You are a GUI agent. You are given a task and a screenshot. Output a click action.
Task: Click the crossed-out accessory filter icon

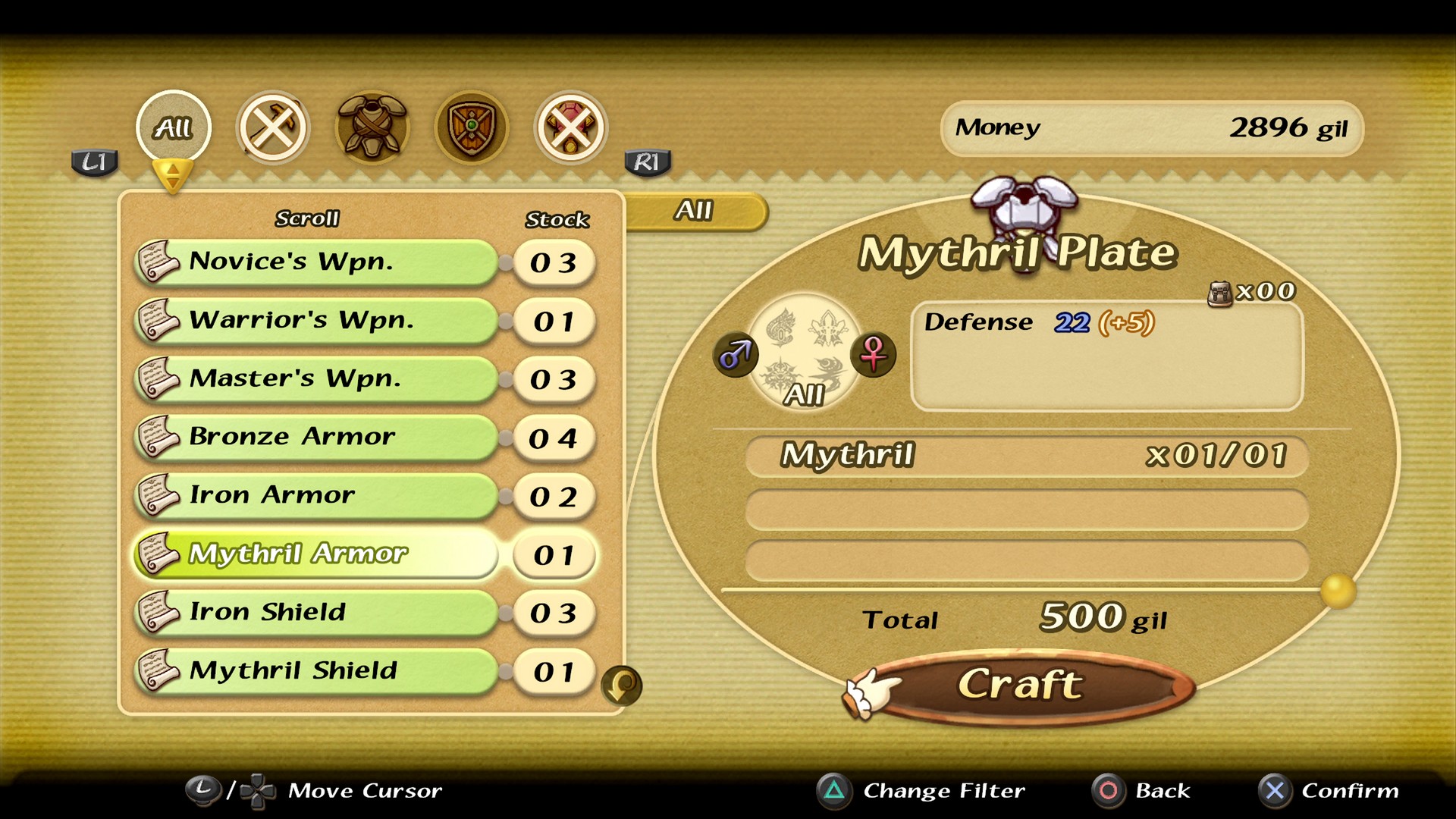pos(570,127)
